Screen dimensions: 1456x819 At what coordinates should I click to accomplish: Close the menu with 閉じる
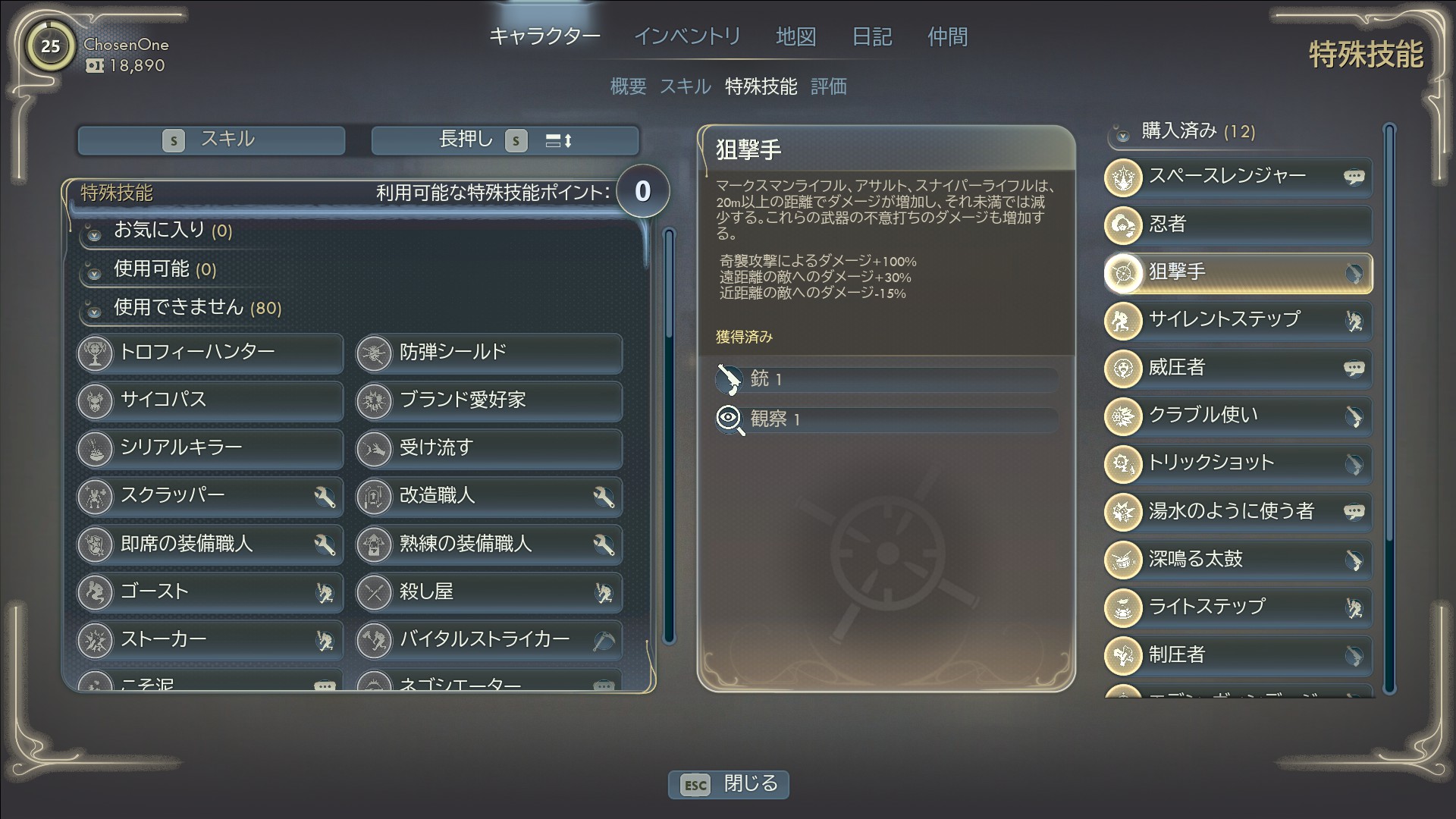point(729,784)
